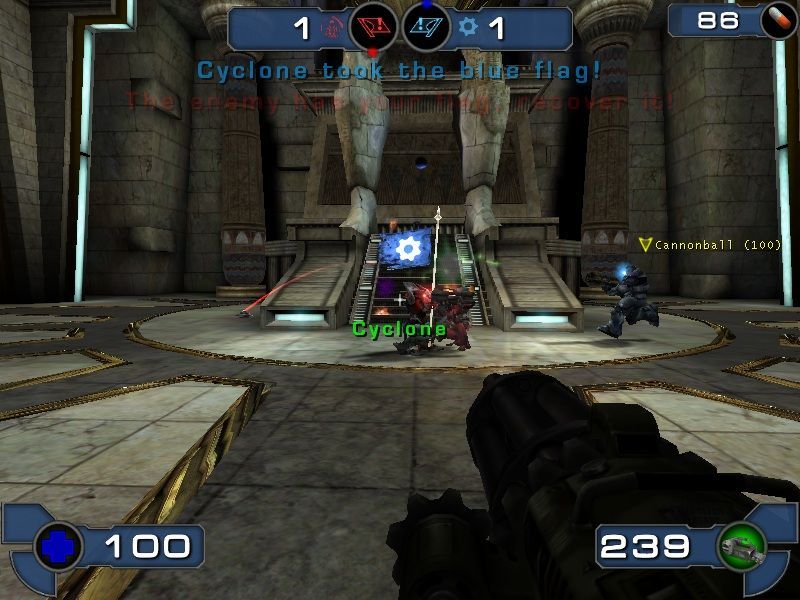Click the blue team gear emblem
The width and height of the screenshot is (800, 600).
pyautogui.click(x=468, y=27)
